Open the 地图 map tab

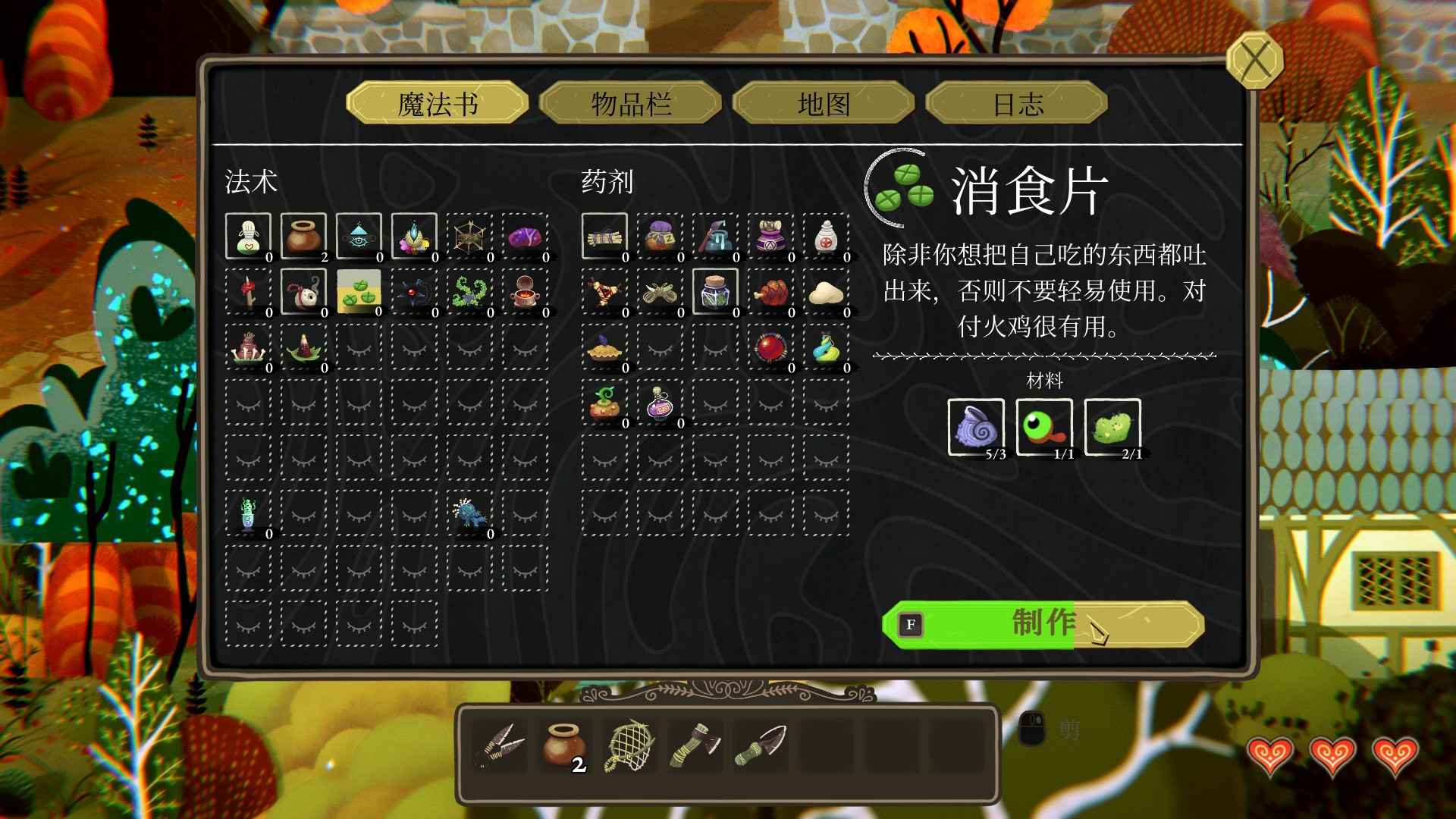click(x=827, y=105)
